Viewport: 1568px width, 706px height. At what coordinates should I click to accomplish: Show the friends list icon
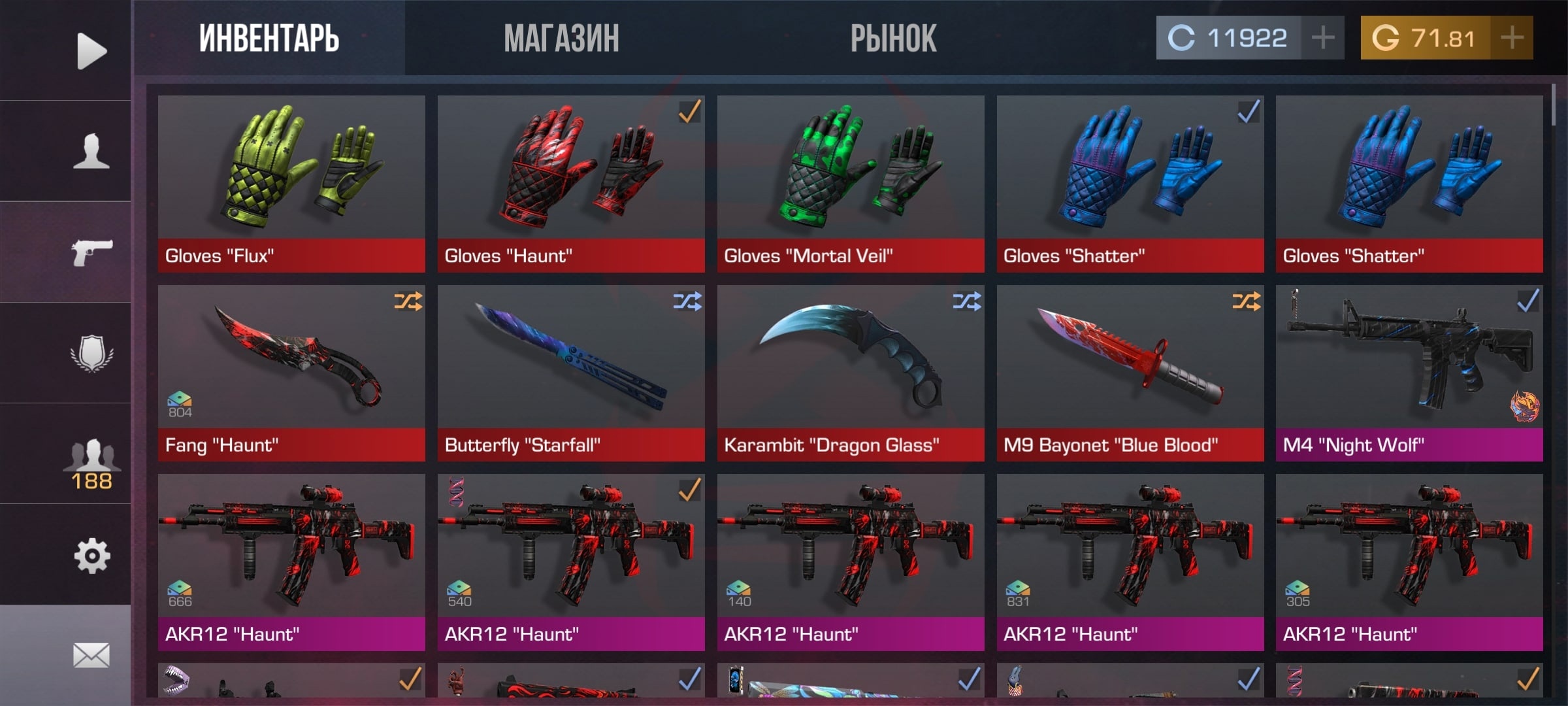coord(91,461)
